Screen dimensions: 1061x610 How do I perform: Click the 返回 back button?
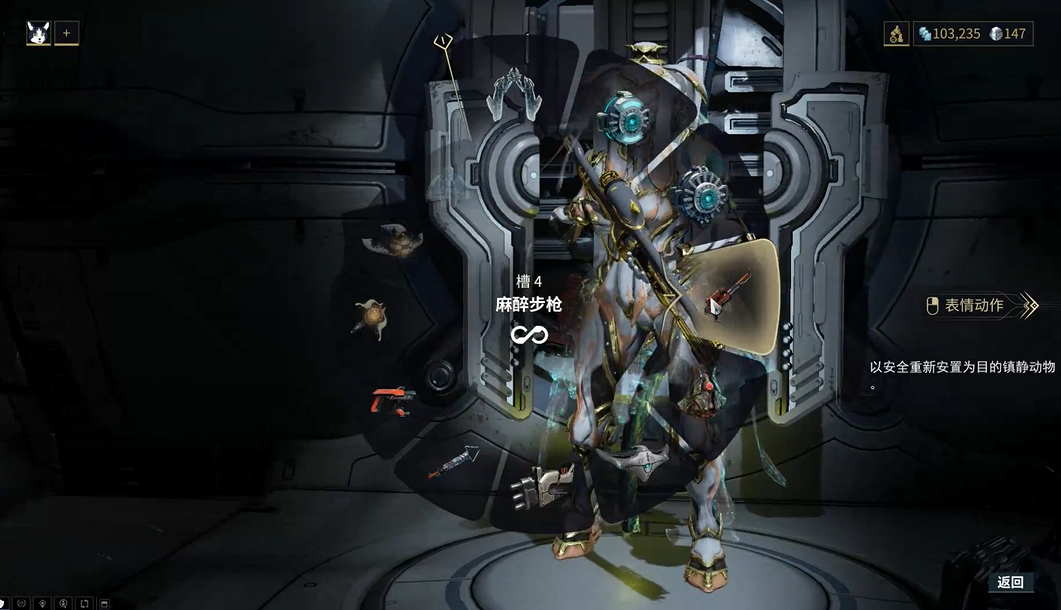coord(1010,582)
